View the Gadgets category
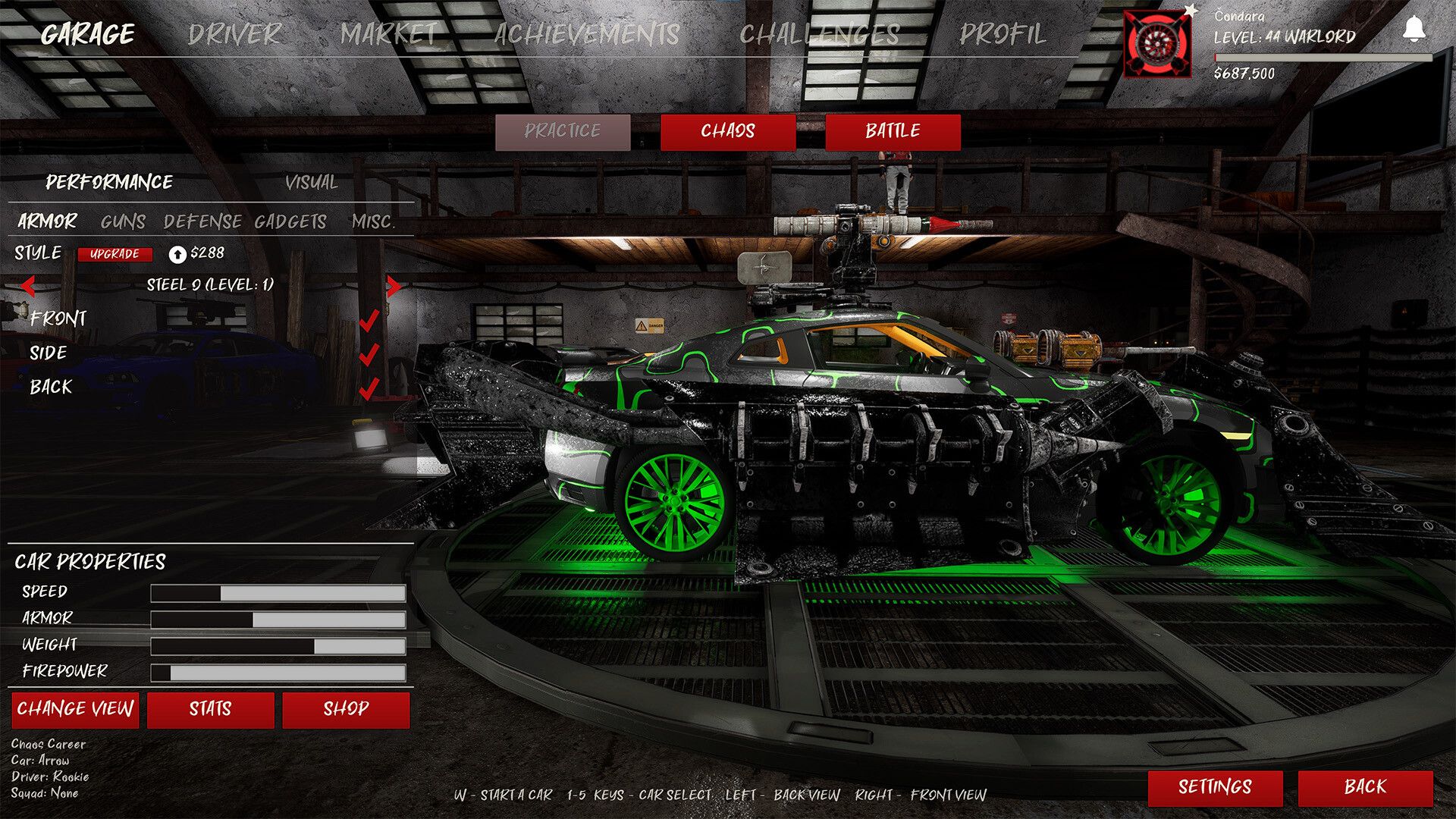 [x=290, y=221]
